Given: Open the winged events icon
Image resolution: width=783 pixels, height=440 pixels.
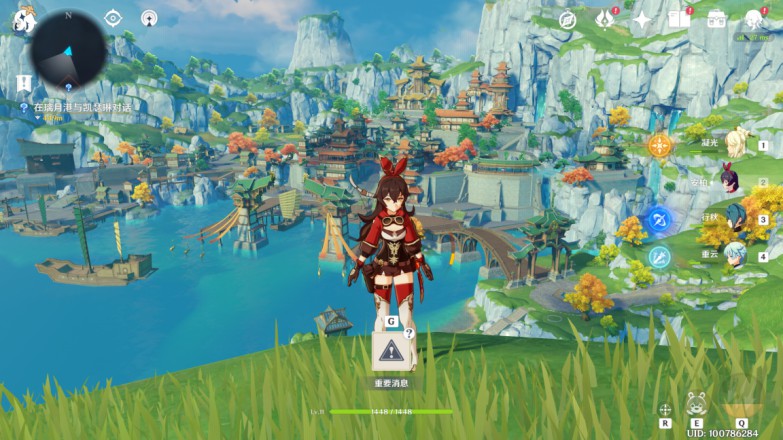Looking at the screenshot, I should [604, 19].
